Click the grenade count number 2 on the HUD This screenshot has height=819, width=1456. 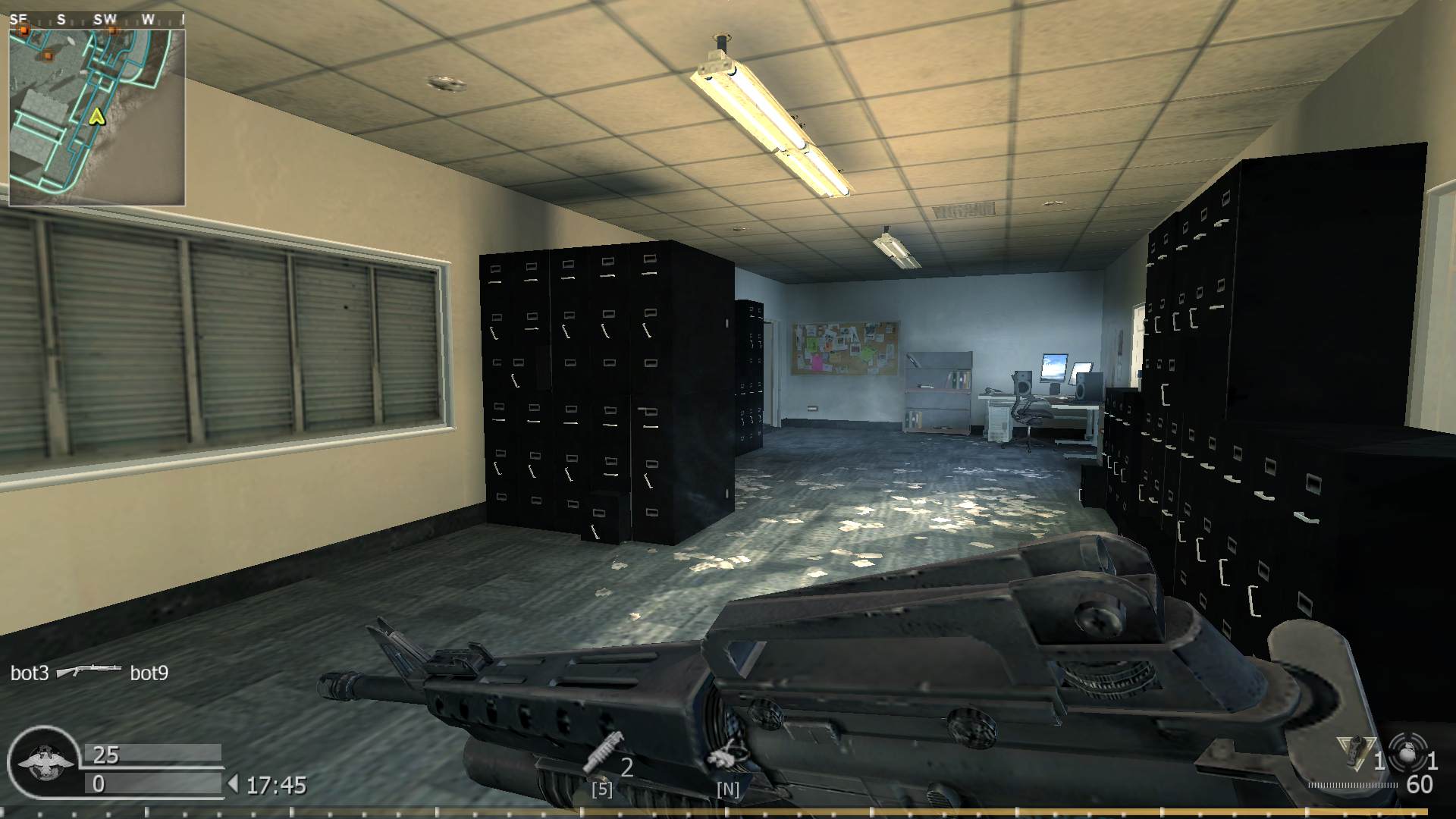626,768
